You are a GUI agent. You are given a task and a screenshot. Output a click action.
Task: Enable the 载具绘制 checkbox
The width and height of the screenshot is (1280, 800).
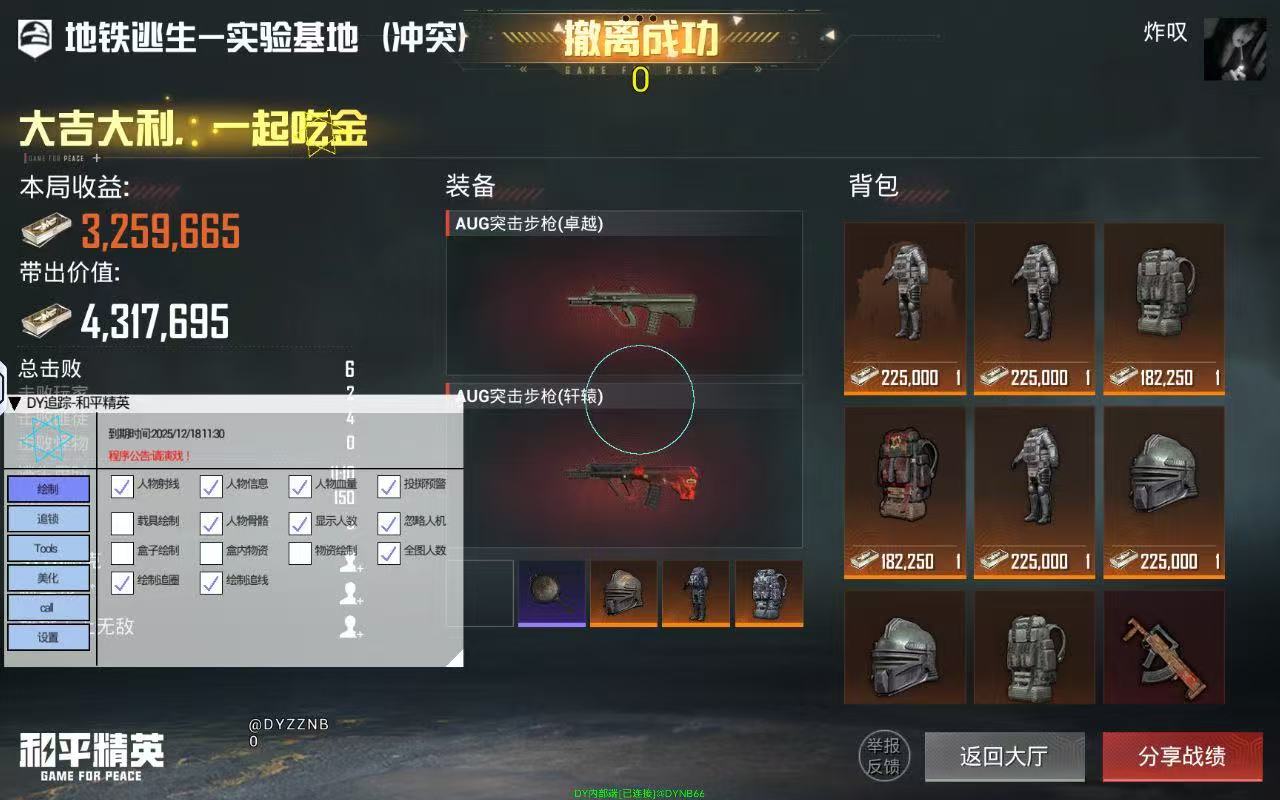click(124, 520)
